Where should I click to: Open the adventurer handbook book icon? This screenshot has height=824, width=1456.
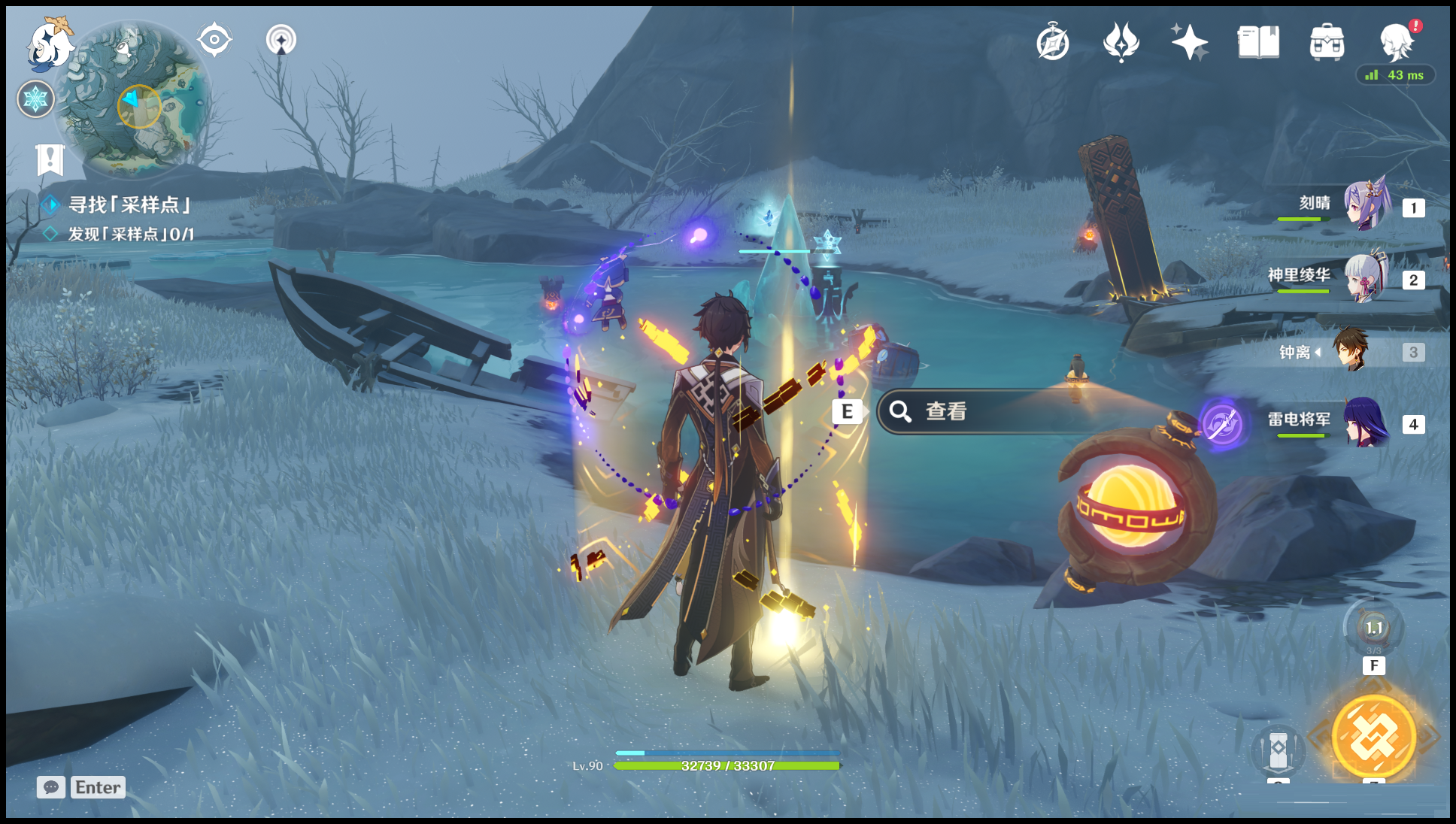click(x=1257, y=42)
